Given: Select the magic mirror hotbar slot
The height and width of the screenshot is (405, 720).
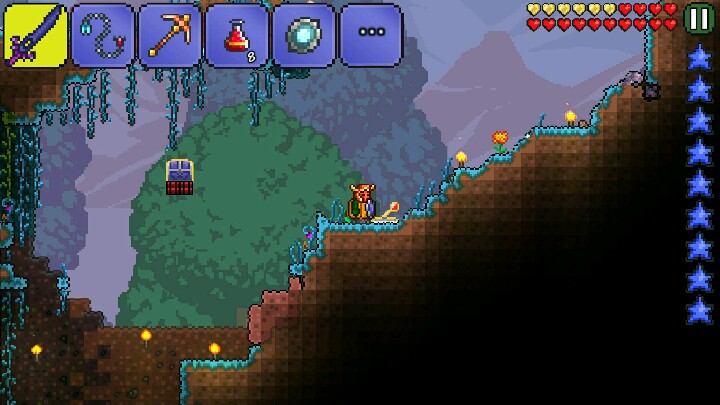Looking at the screenshot, I should click(x=303, y=35).
